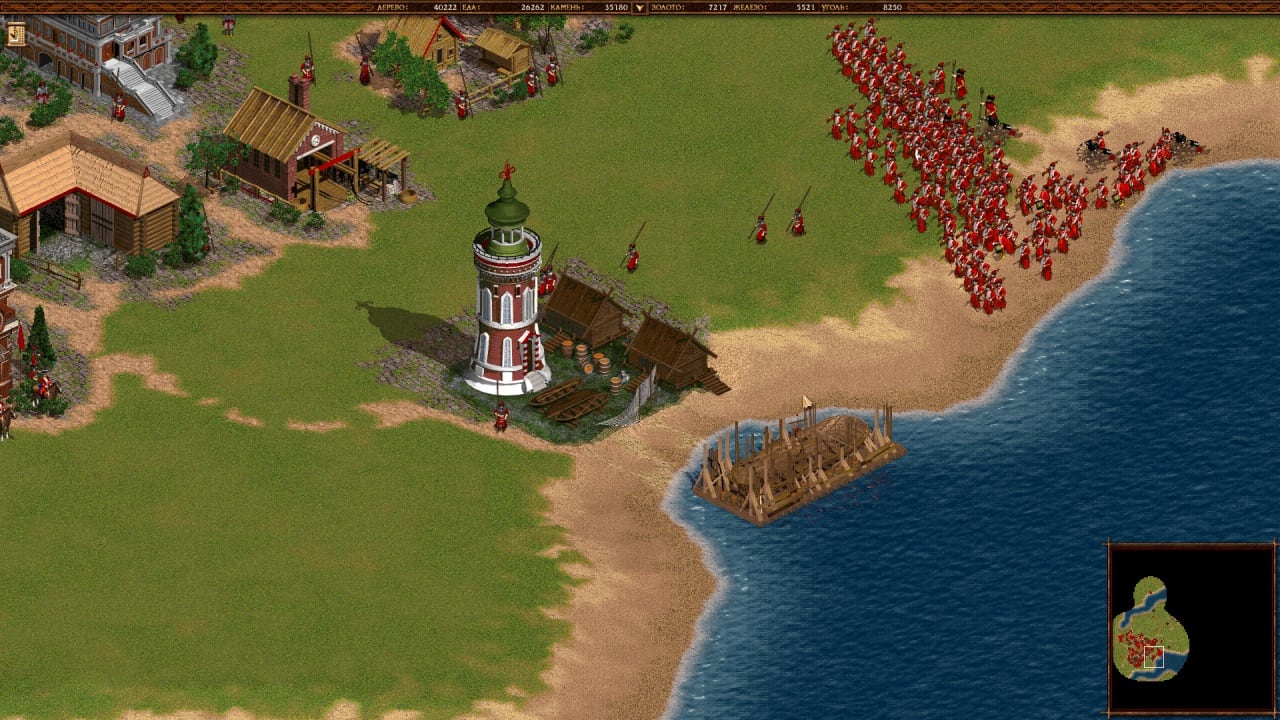Expand the resource bar dropdown arrow
Viewport: 1280px width, 720px height.
pos(640,8)
